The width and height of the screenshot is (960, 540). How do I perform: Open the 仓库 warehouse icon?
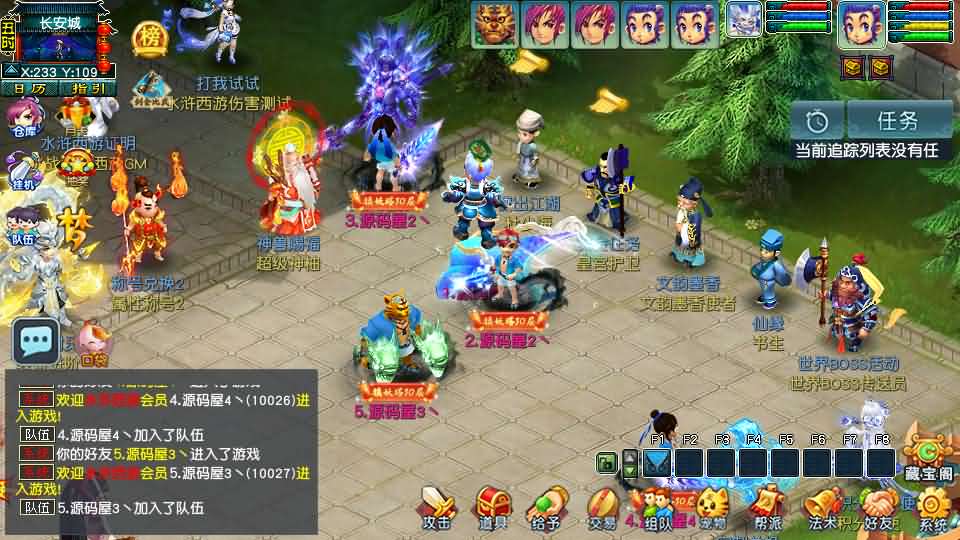[24, 119]
